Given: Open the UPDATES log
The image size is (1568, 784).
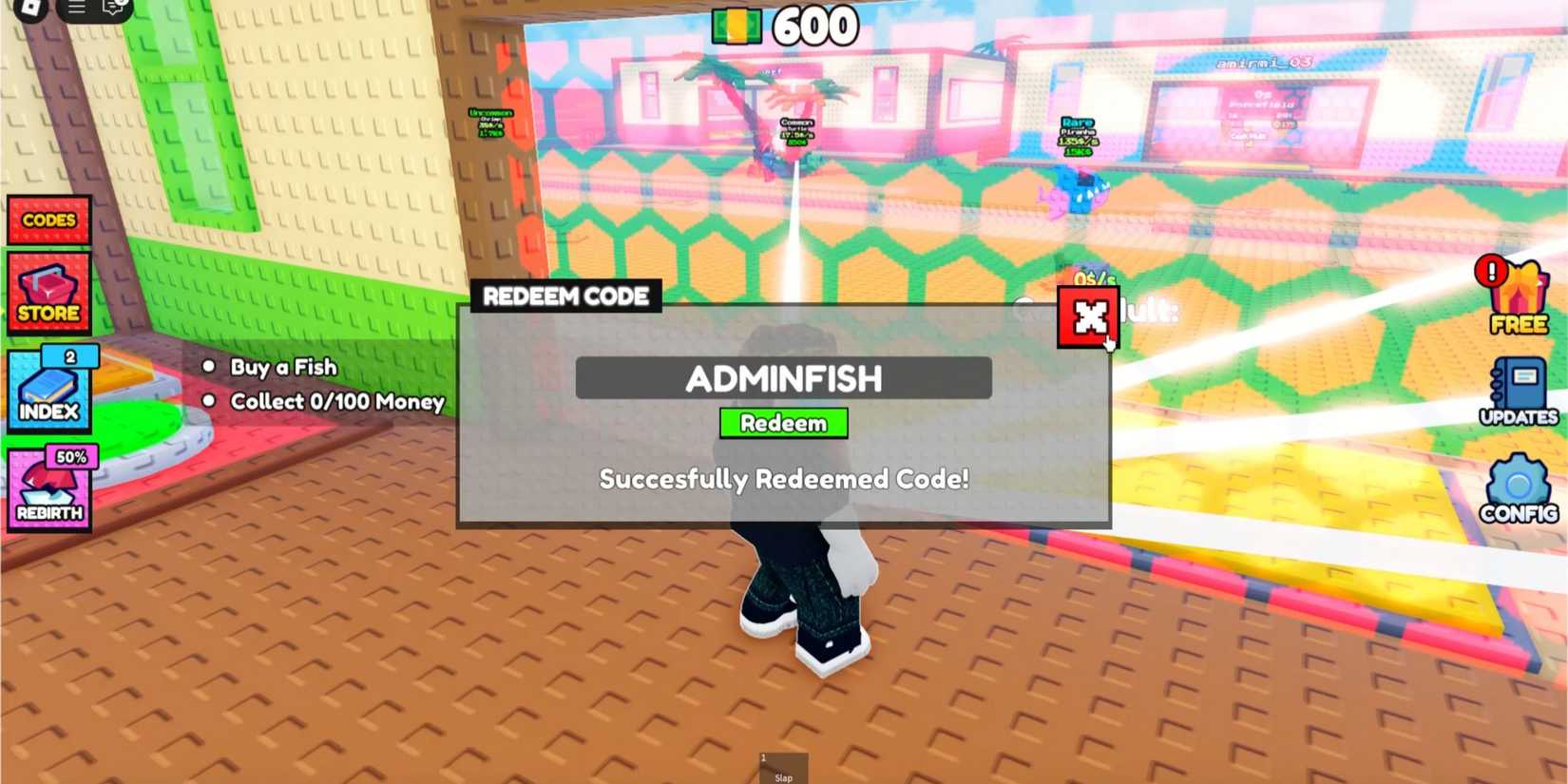Looking at the screenshot, I should click(x=1519, y=390).
